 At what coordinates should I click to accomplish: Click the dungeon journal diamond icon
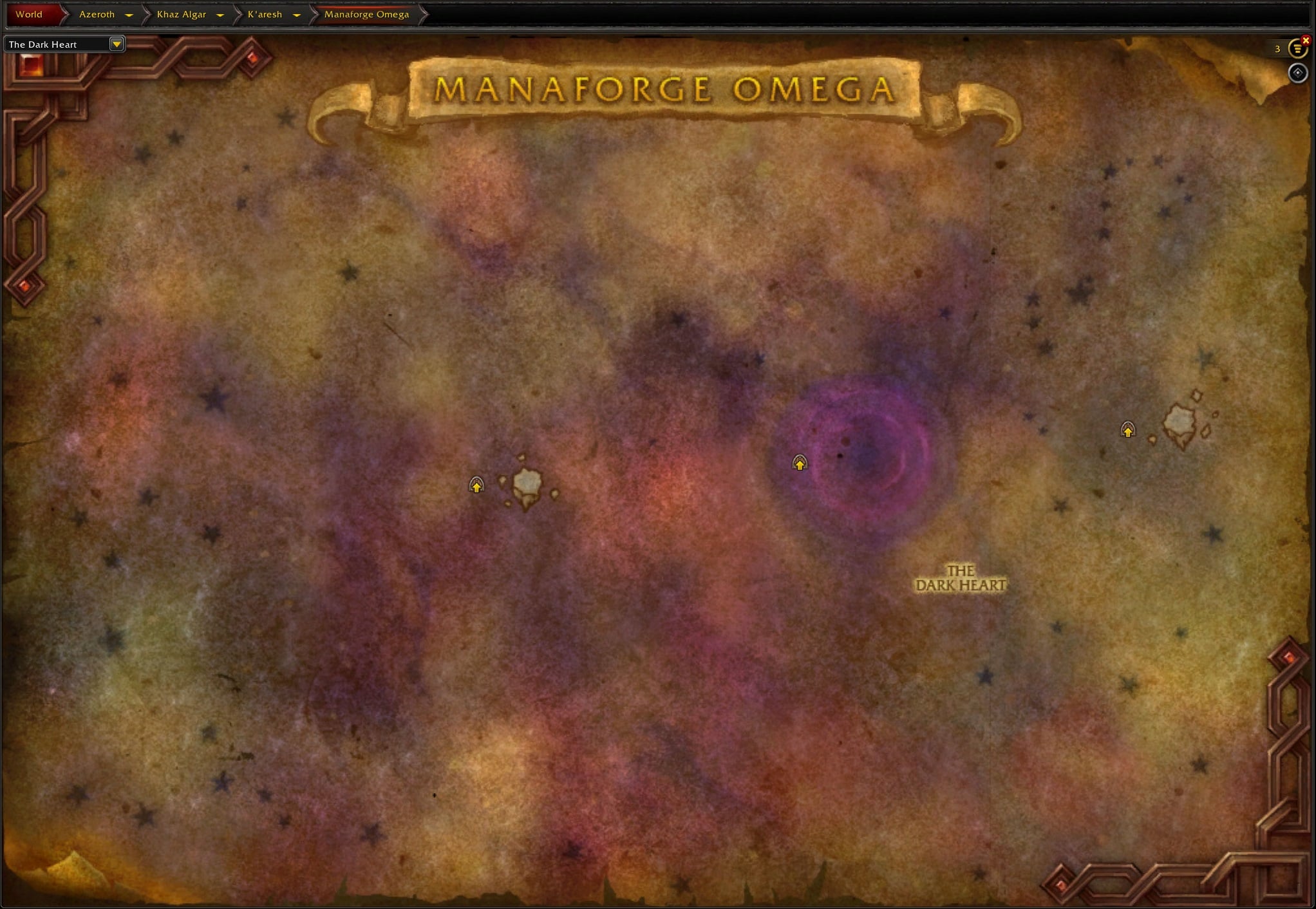[1298, 73]
